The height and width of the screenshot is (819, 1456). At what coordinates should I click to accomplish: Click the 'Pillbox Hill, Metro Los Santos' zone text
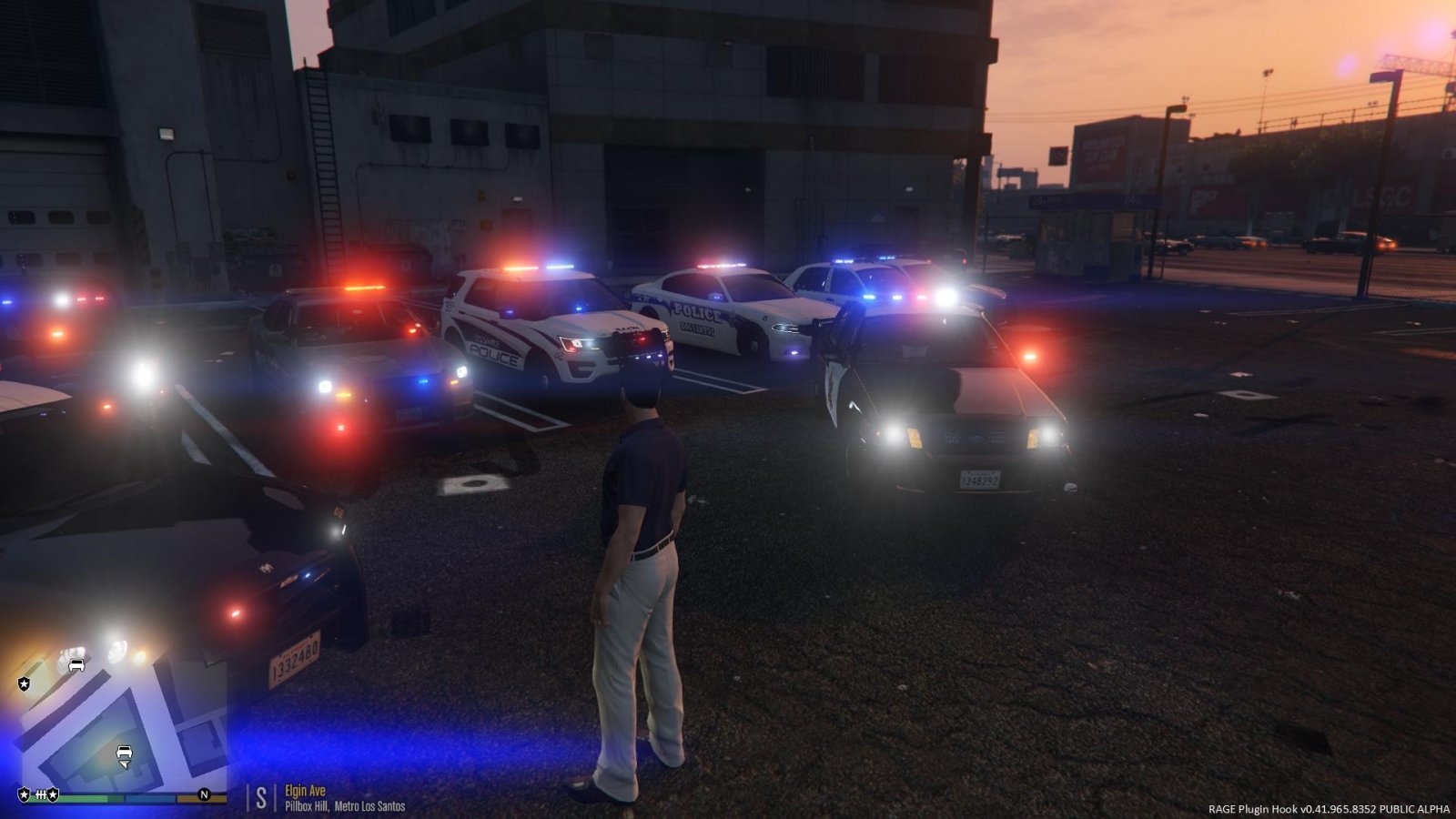click(346, 804)
